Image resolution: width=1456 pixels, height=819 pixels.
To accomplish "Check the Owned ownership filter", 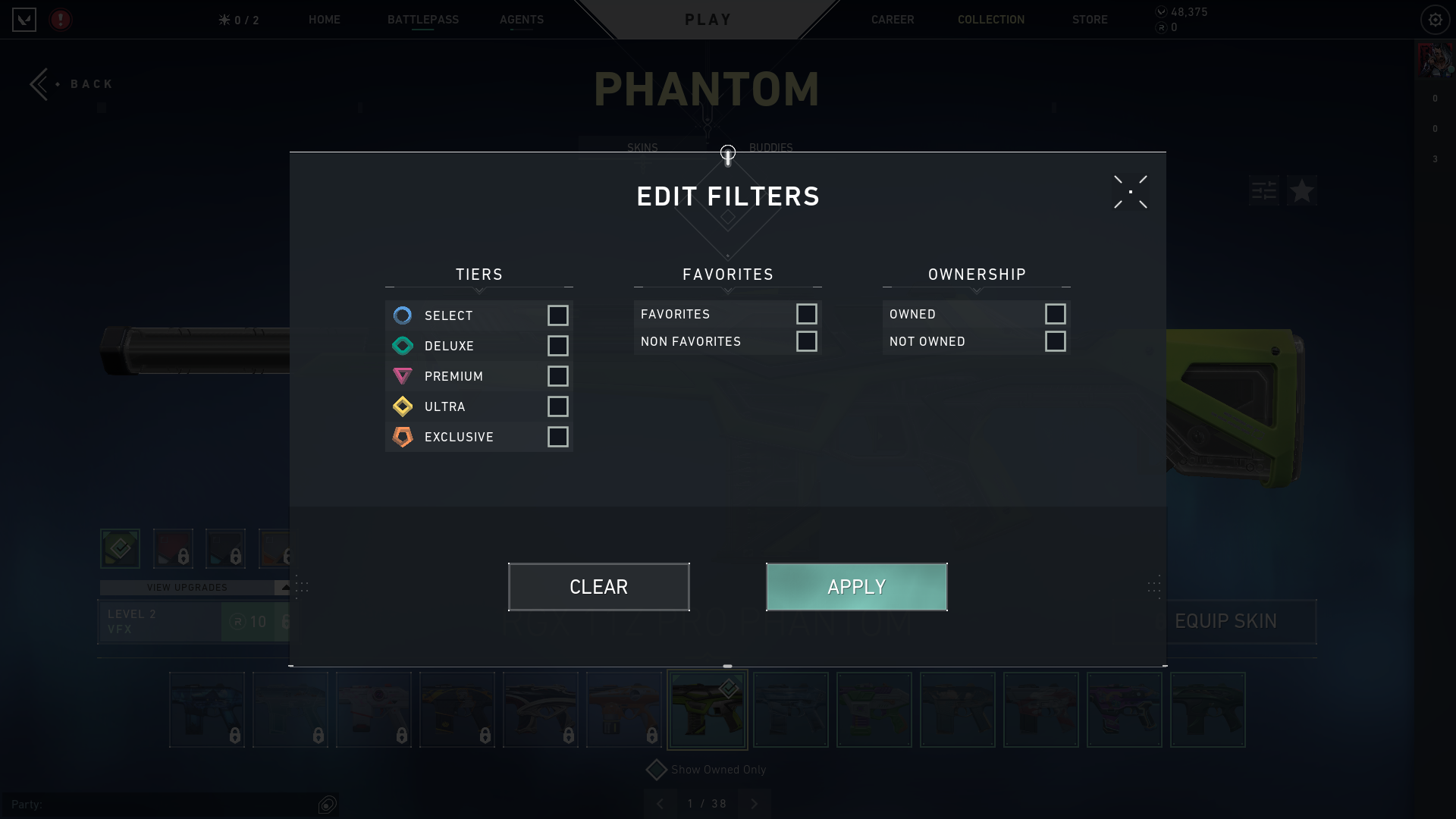I will [1056, 314].
